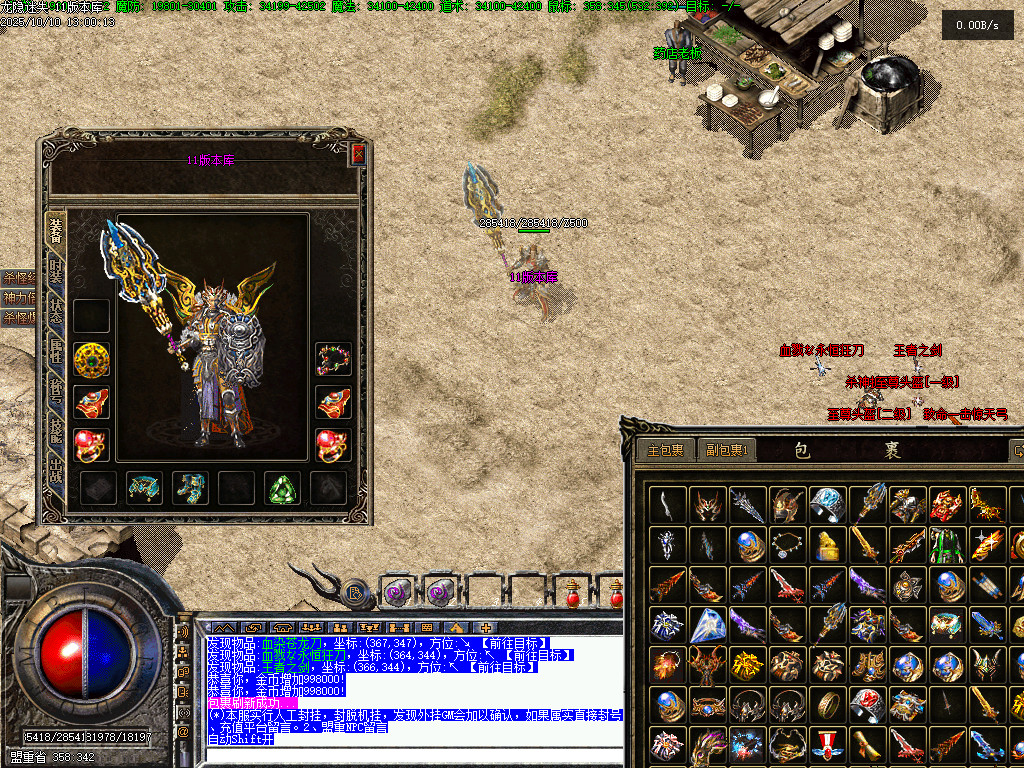Go to target for 血染苍龙刀 item
This screenshot has width=1024, height=768.
point(514,642)
